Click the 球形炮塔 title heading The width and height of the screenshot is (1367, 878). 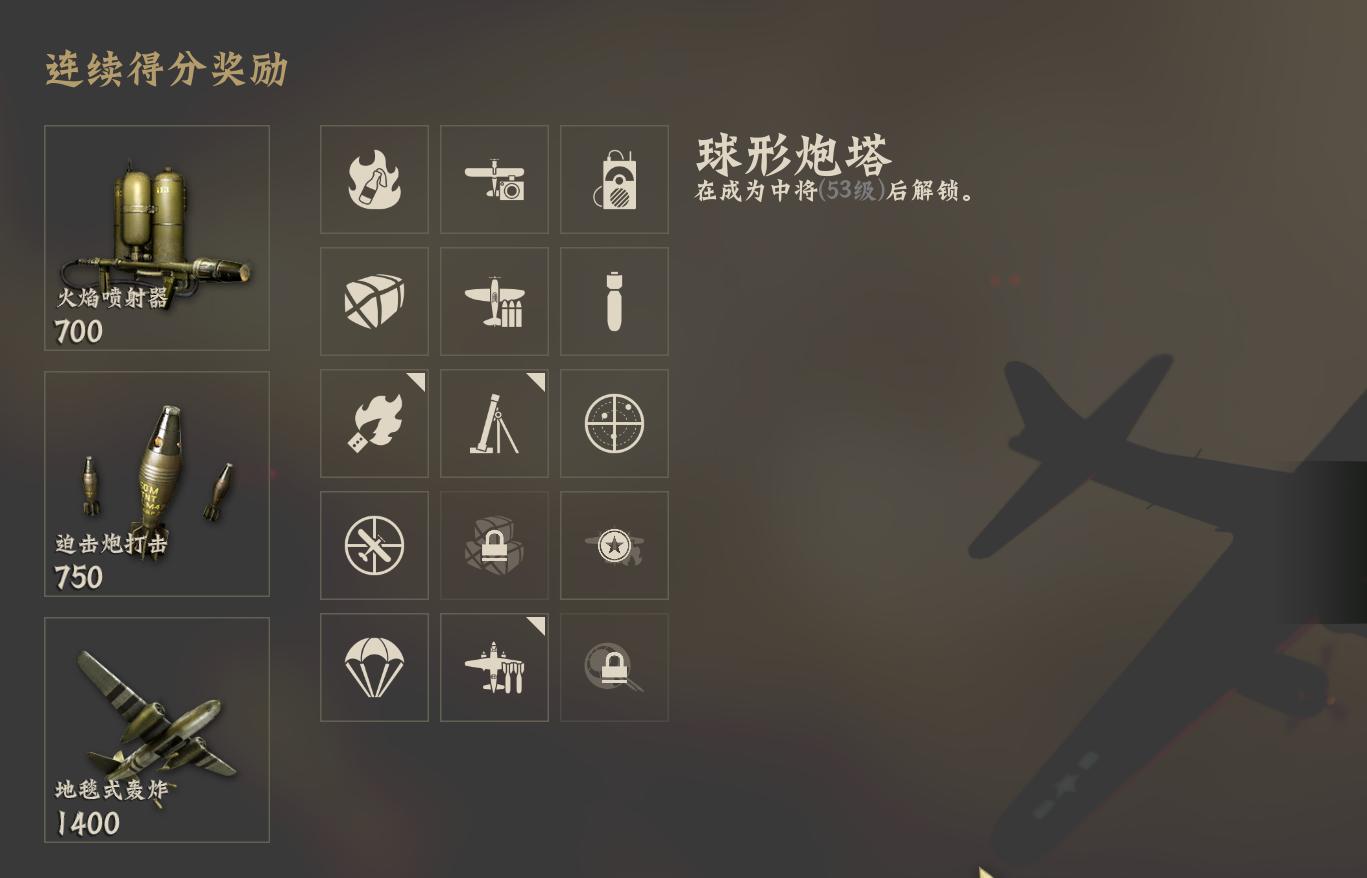tap(795, 155)
